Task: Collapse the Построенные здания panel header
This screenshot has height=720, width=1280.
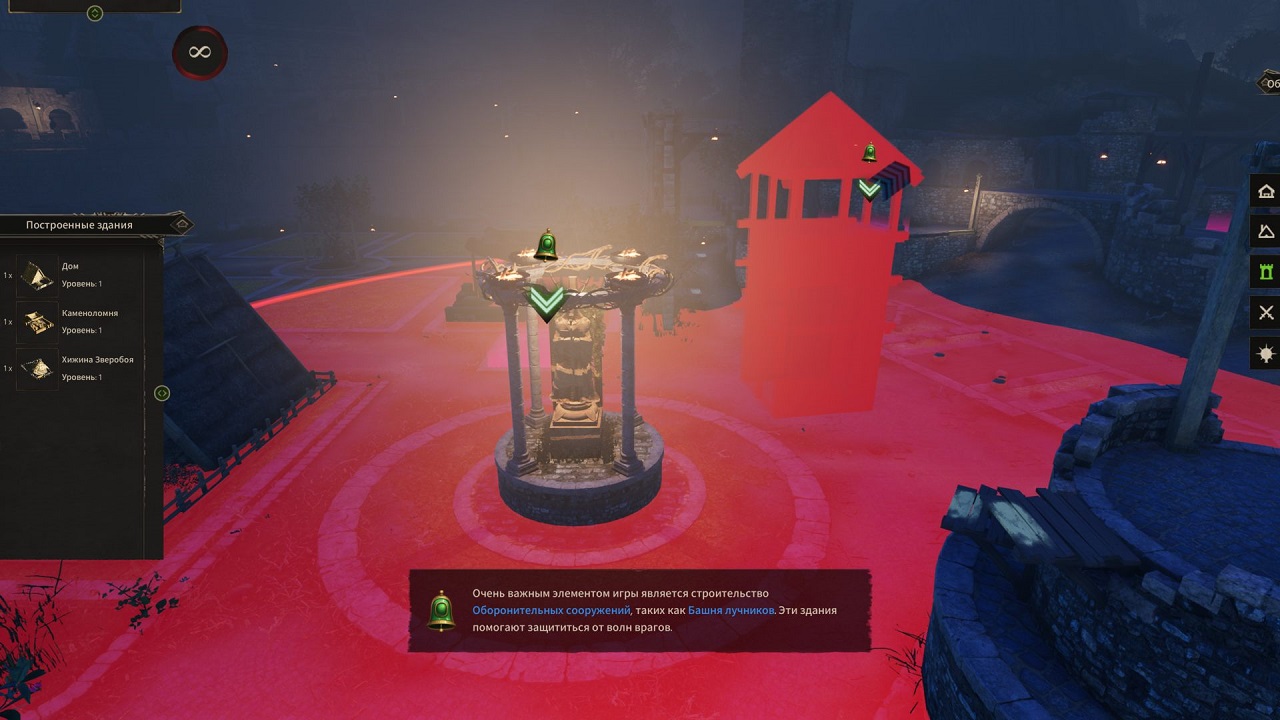Action: click(x=180, y=225)
